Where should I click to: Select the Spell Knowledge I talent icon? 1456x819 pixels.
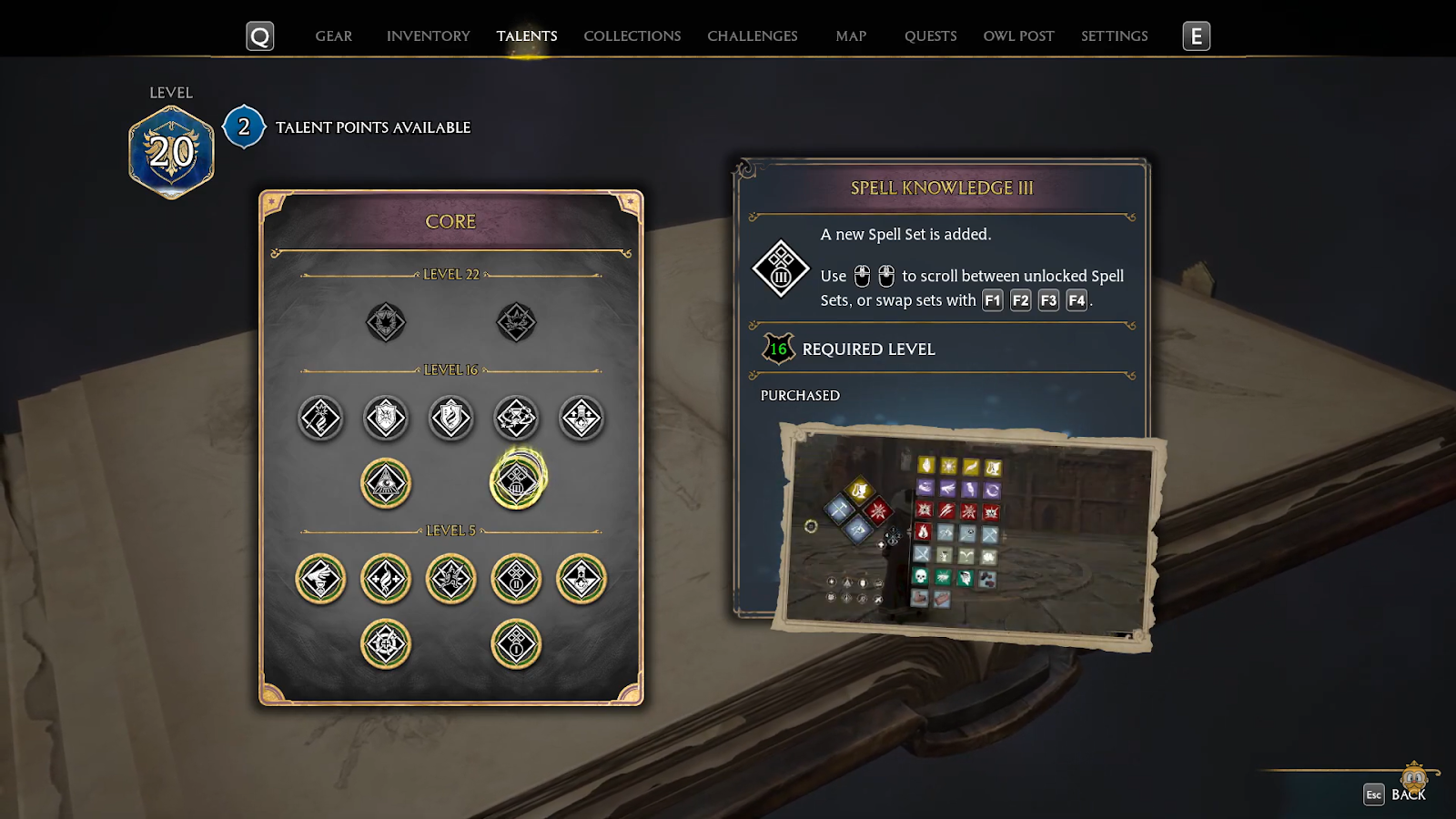(516, 644)
